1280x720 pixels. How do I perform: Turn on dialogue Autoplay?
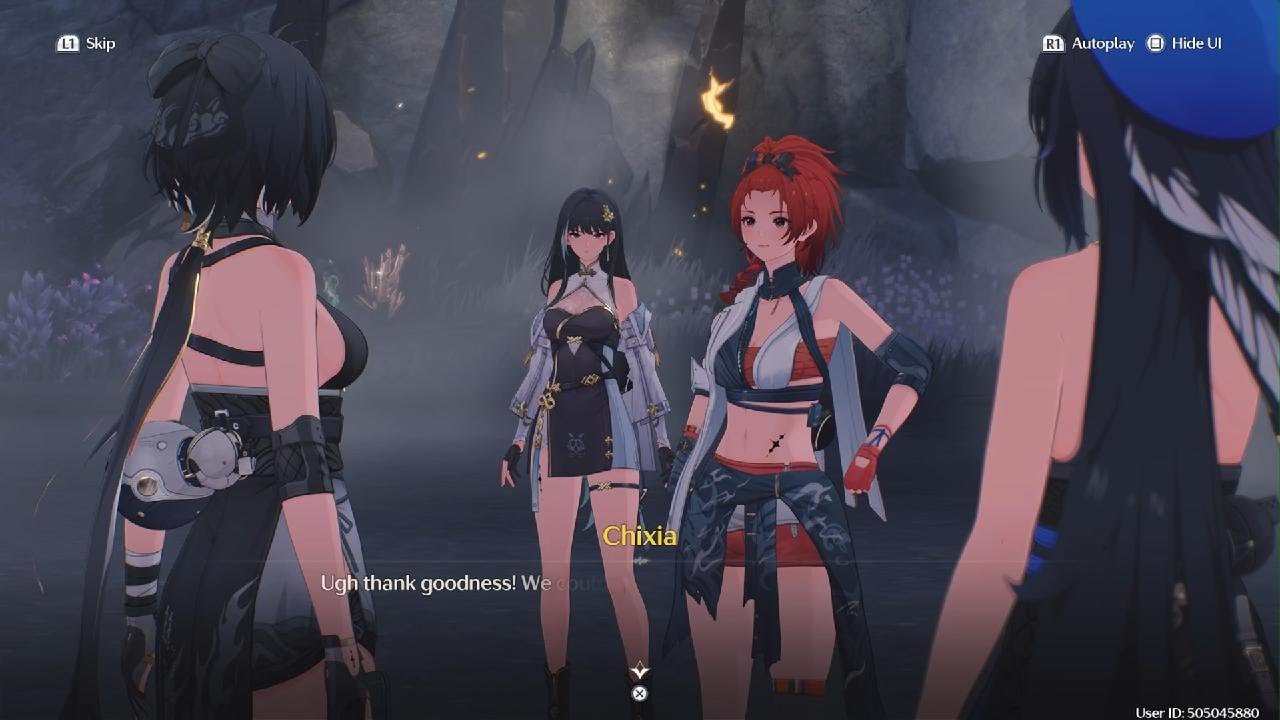click(x=1089, y=43)
